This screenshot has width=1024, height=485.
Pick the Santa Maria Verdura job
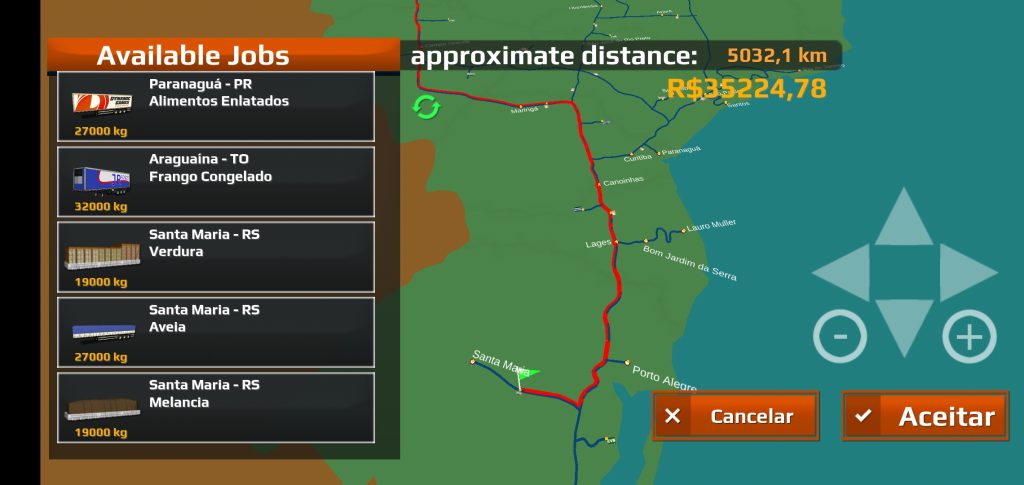(x=216, y=256)
